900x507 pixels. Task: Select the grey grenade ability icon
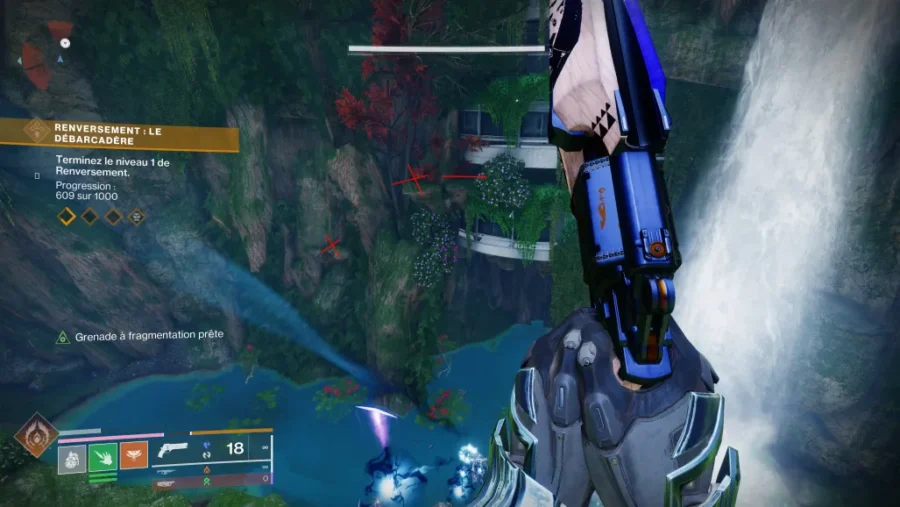coord(71,457)
